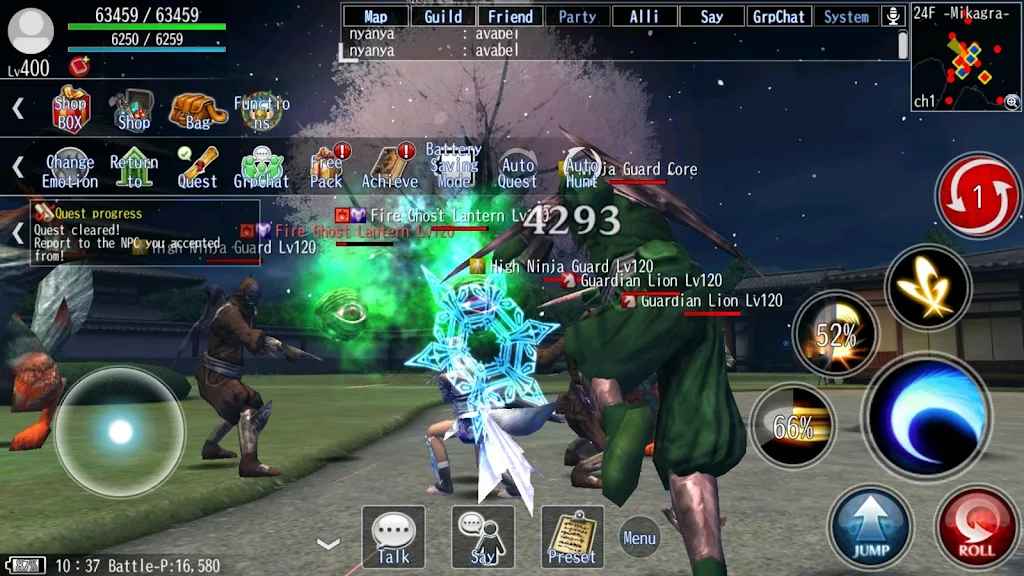Open the Shop BOX icon
The image size is (1024, 576).
click(x=71, y=110)
